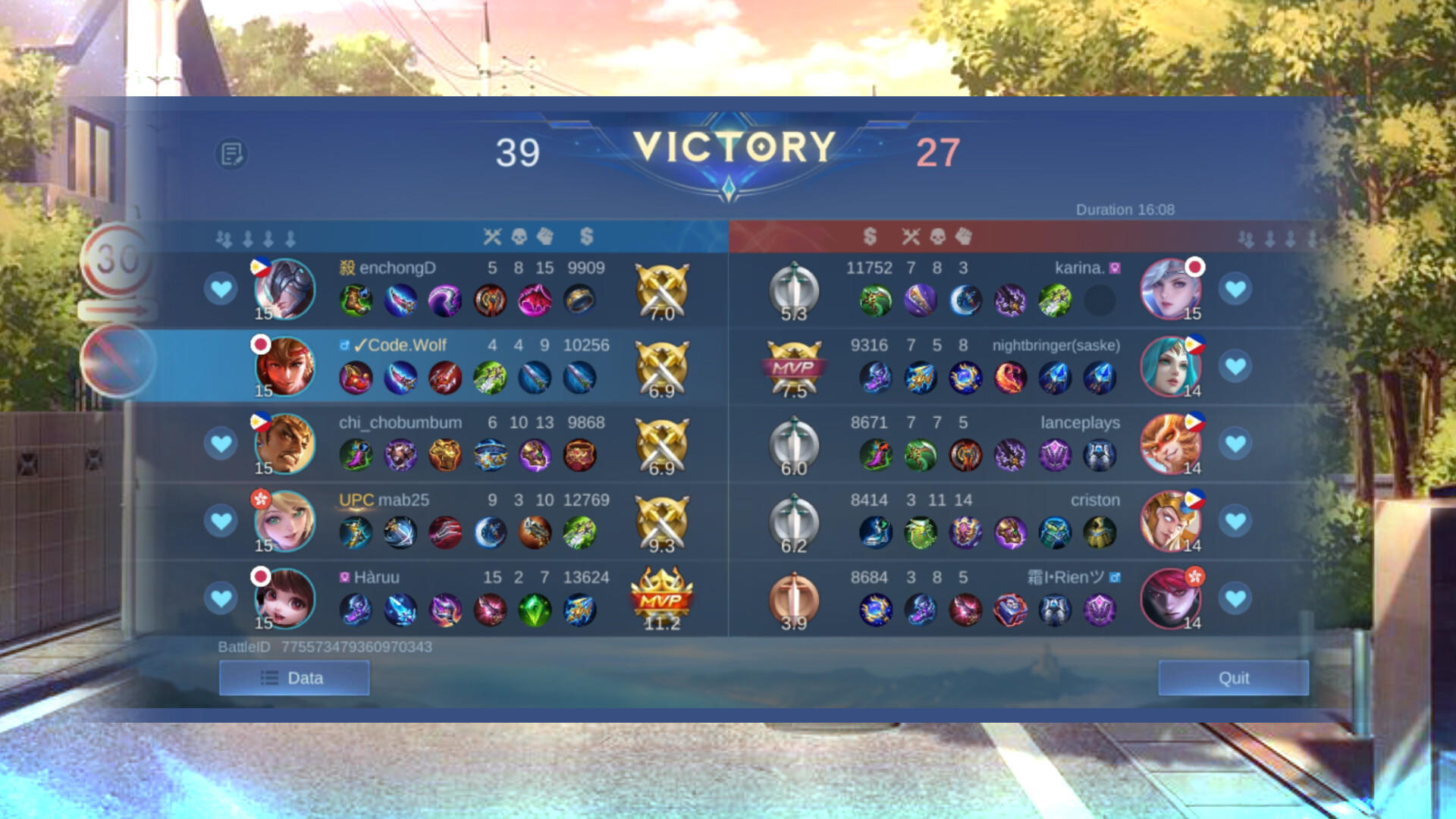Click the crossed-swords stats column icon
Screen dimensions: 1456x819
point(491,236)
